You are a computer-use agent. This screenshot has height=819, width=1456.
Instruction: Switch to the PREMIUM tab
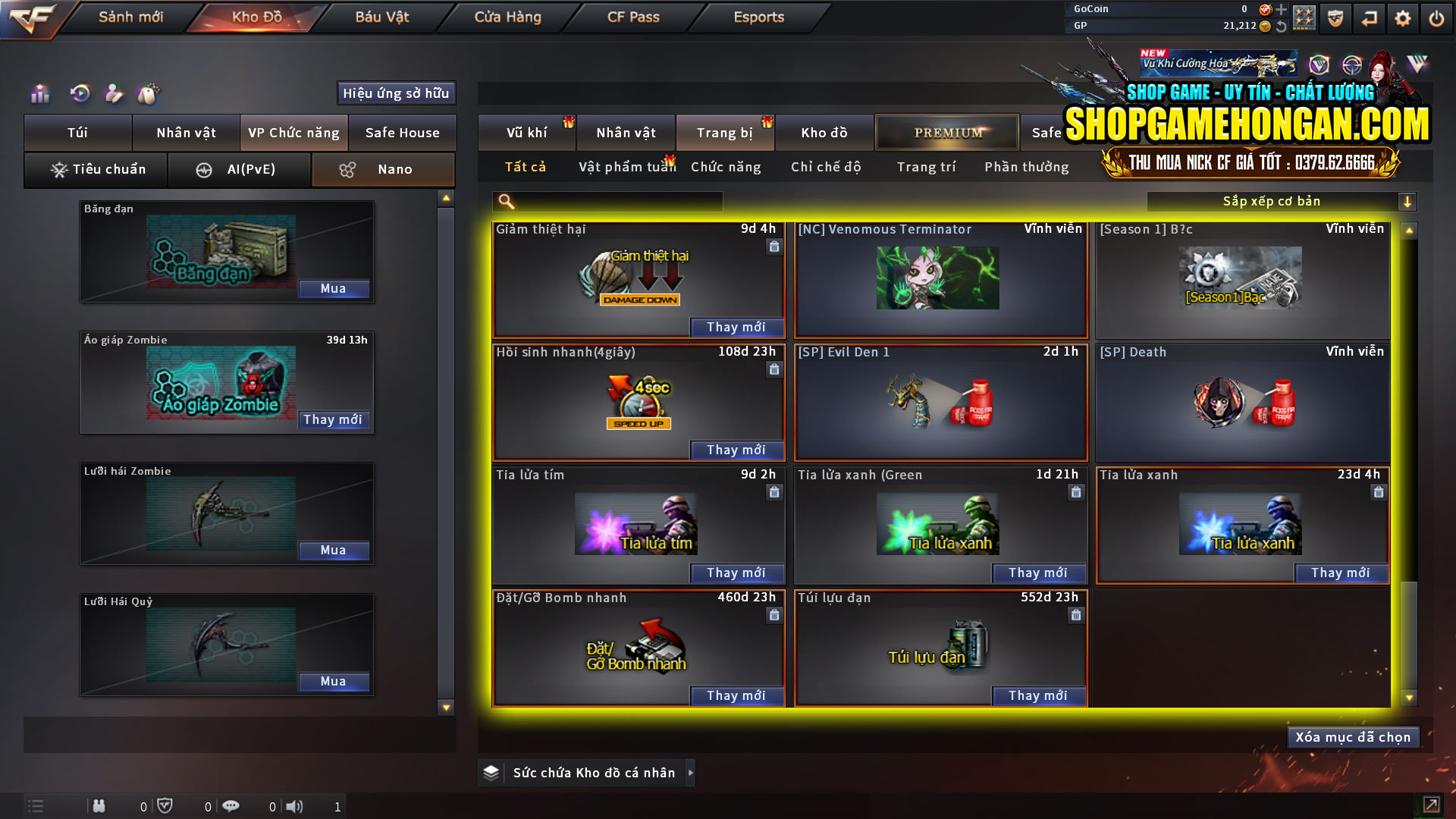coord(946,132)
